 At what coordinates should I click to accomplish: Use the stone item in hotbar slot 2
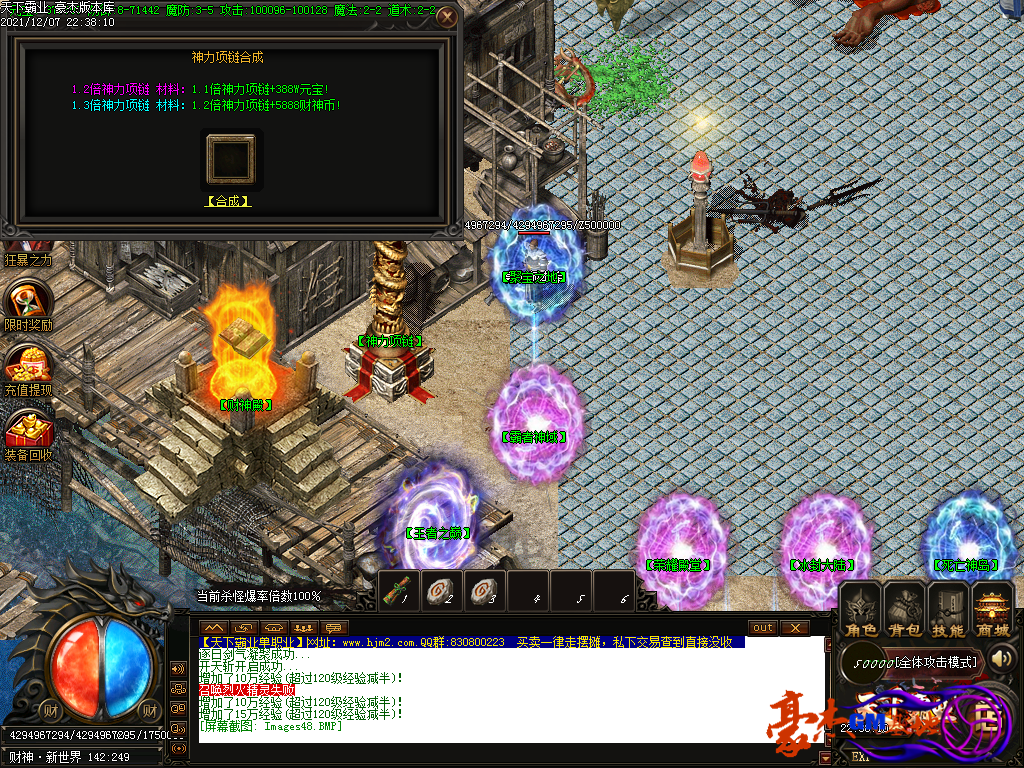(443, 590)
